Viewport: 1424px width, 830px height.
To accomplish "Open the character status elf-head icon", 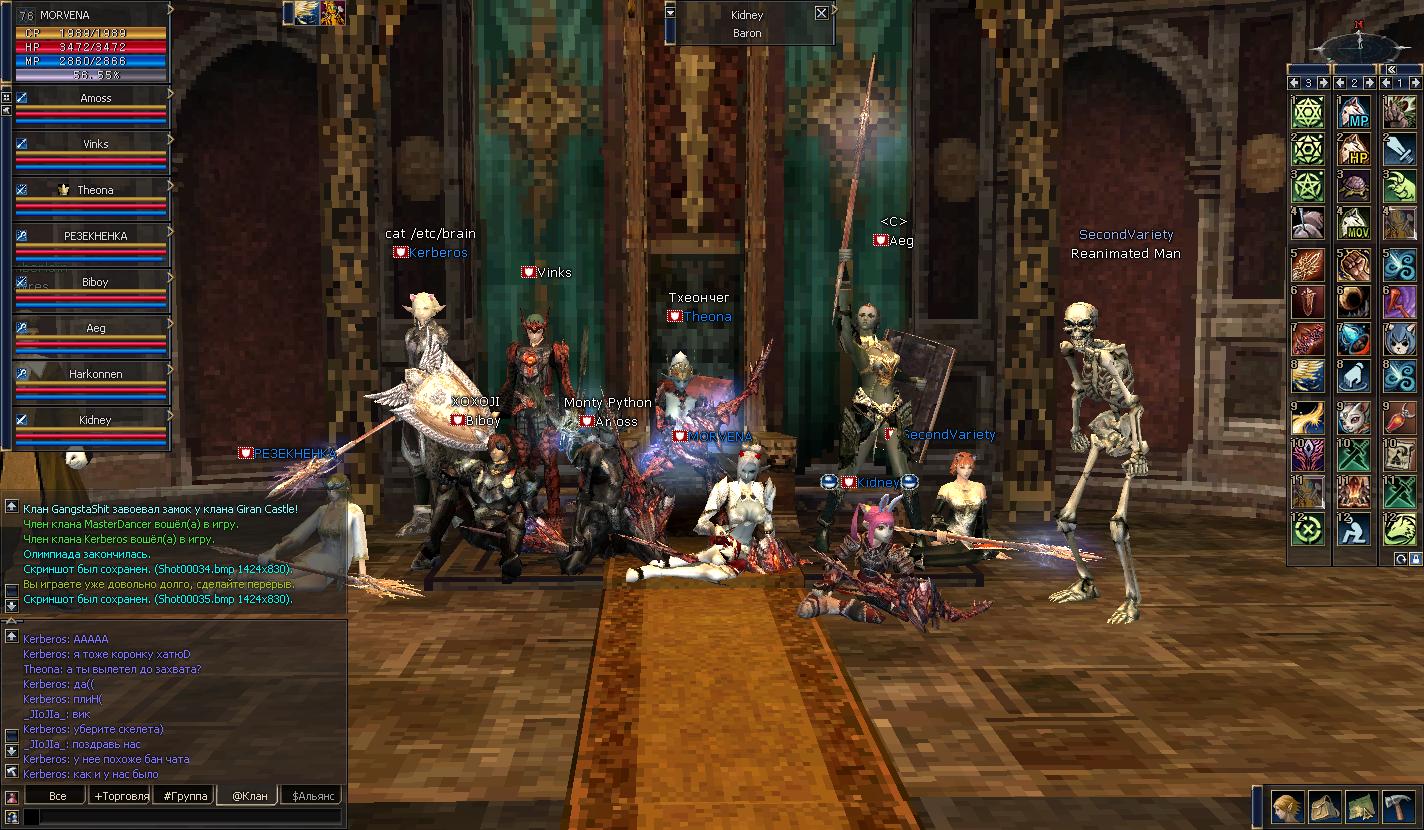I will pyautogui.click(x=1287, y=805).
